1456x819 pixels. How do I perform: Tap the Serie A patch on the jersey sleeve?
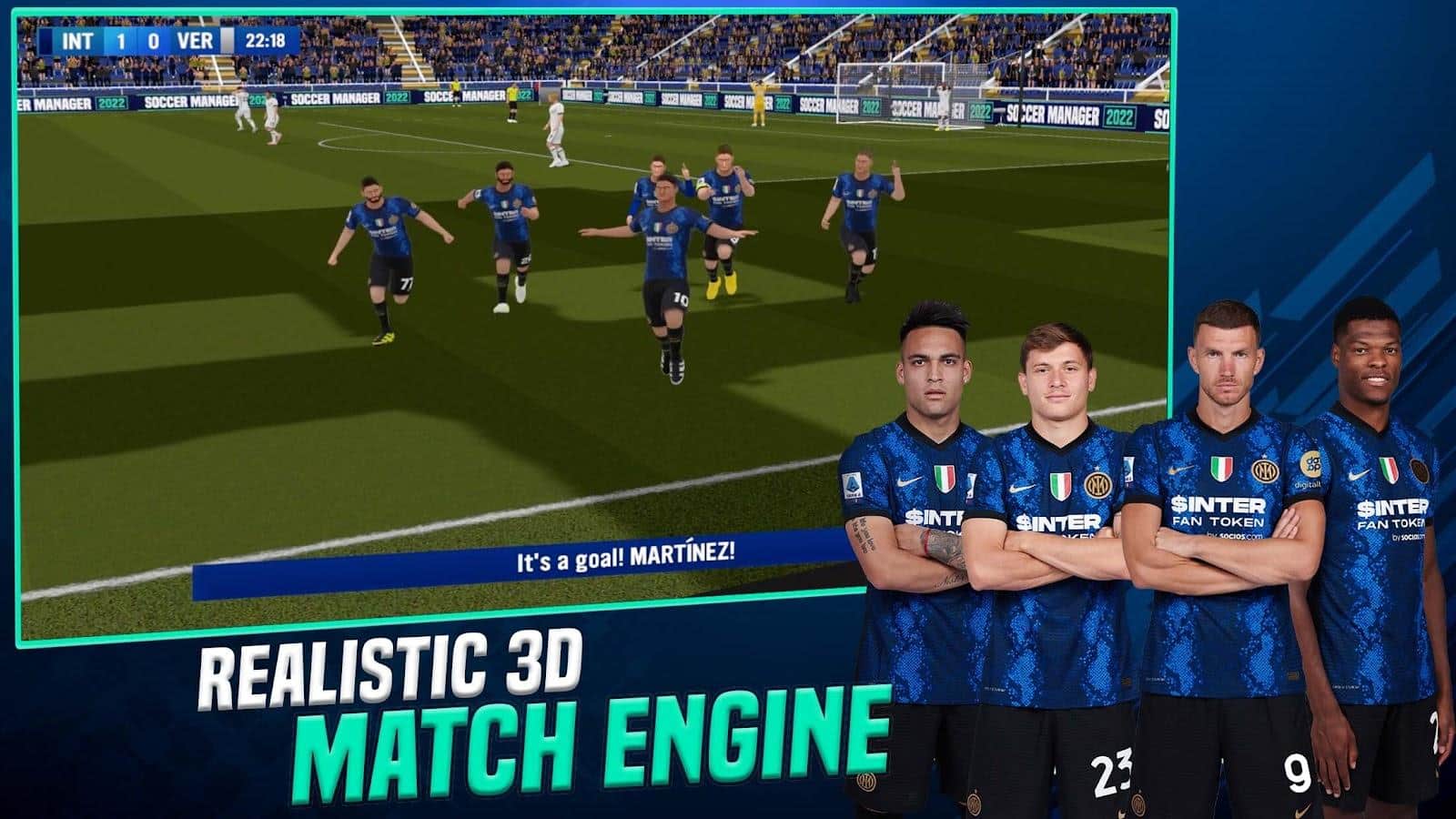(854, 484)
